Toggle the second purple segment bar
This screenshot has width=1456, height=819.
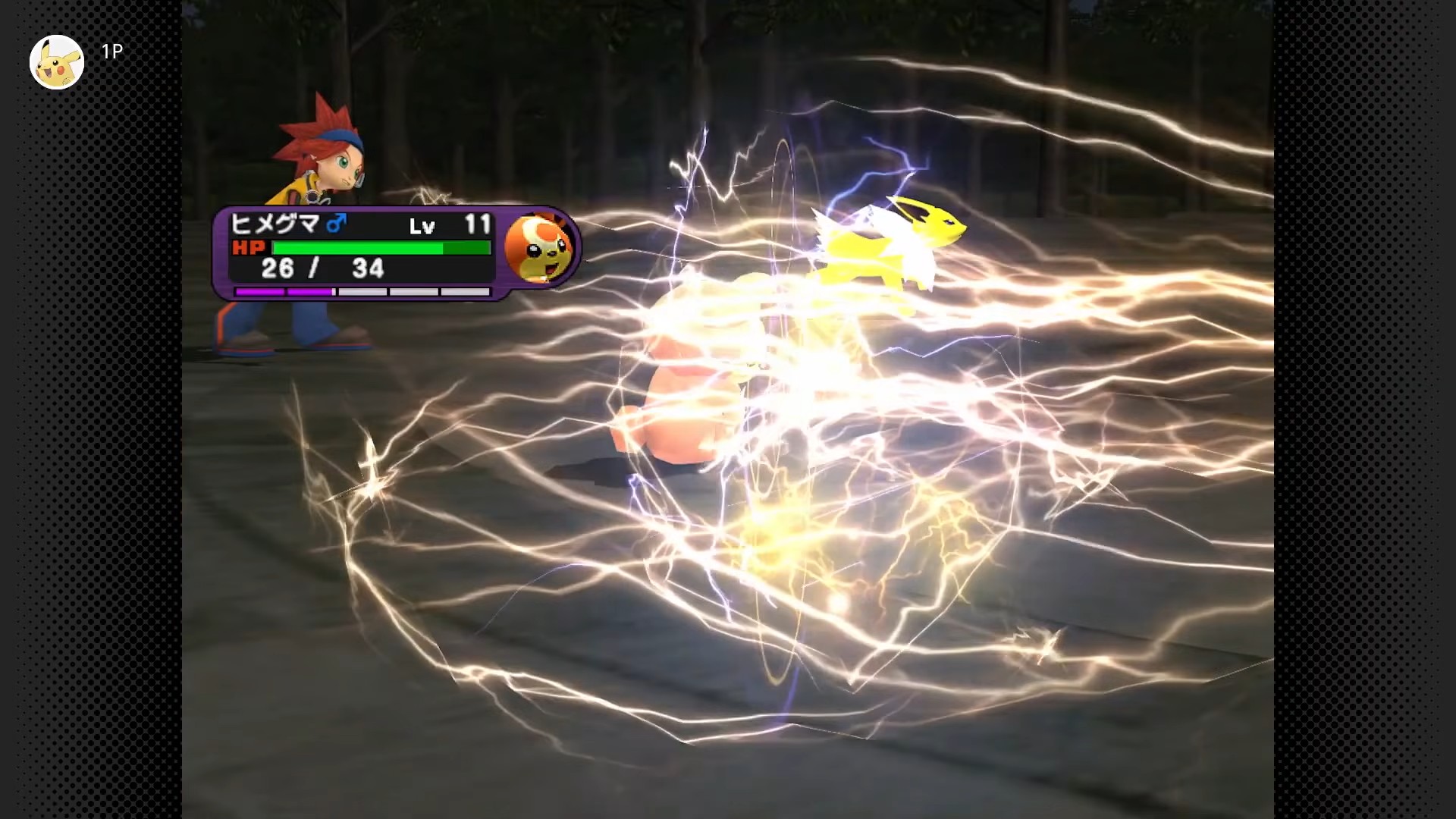click(311, 290)
